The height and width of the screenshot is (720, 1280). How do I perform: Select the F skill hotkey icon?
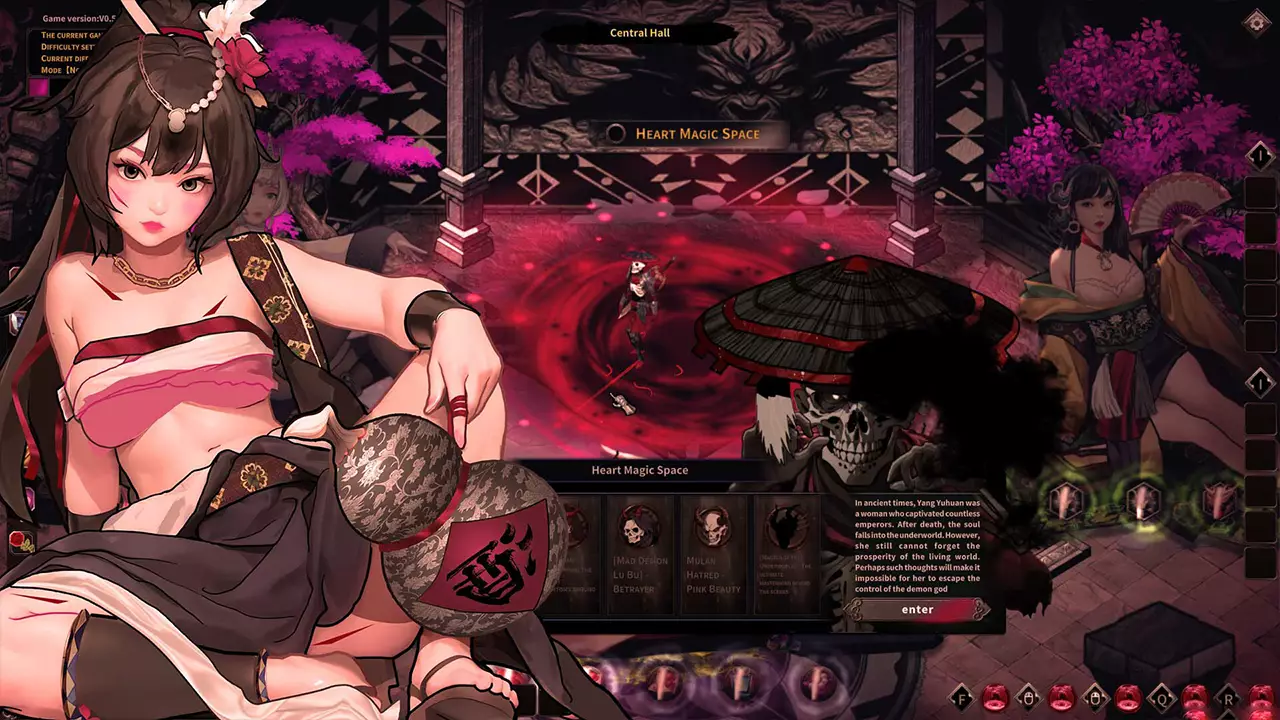(961, 698)
